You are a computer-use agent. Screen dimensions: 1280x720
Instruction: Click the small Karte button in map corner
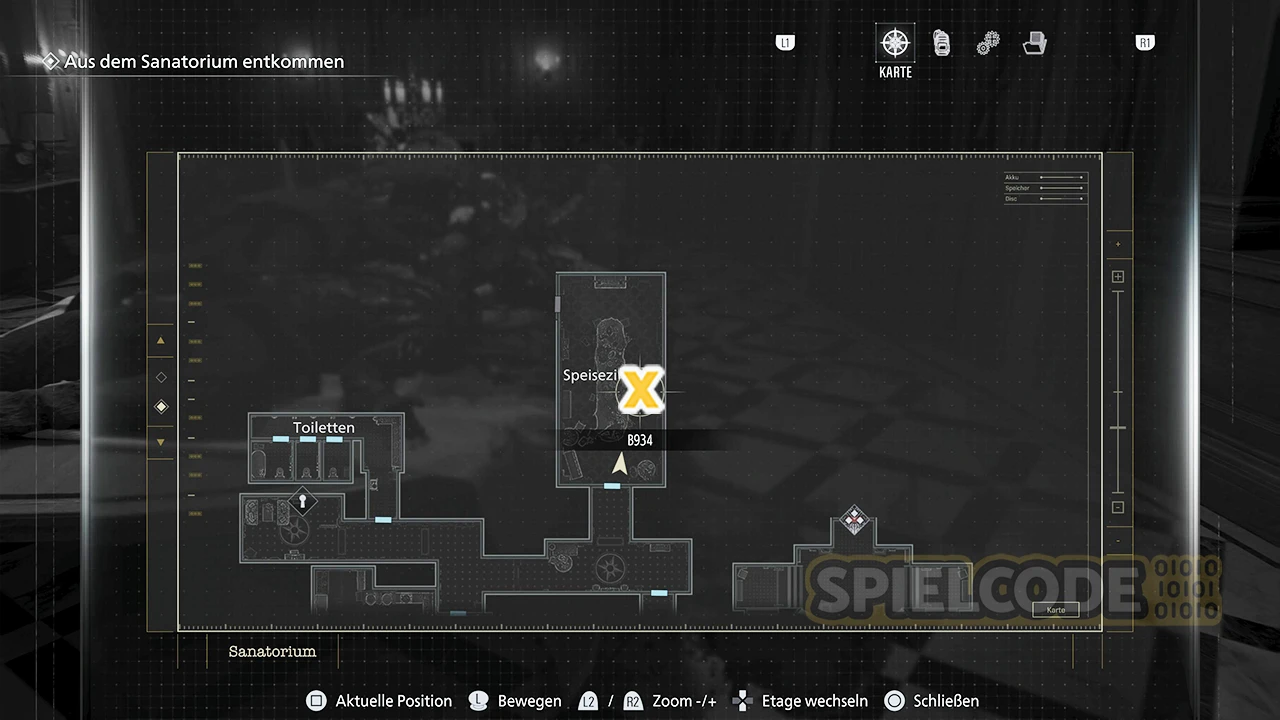(x=1056, y=610)
